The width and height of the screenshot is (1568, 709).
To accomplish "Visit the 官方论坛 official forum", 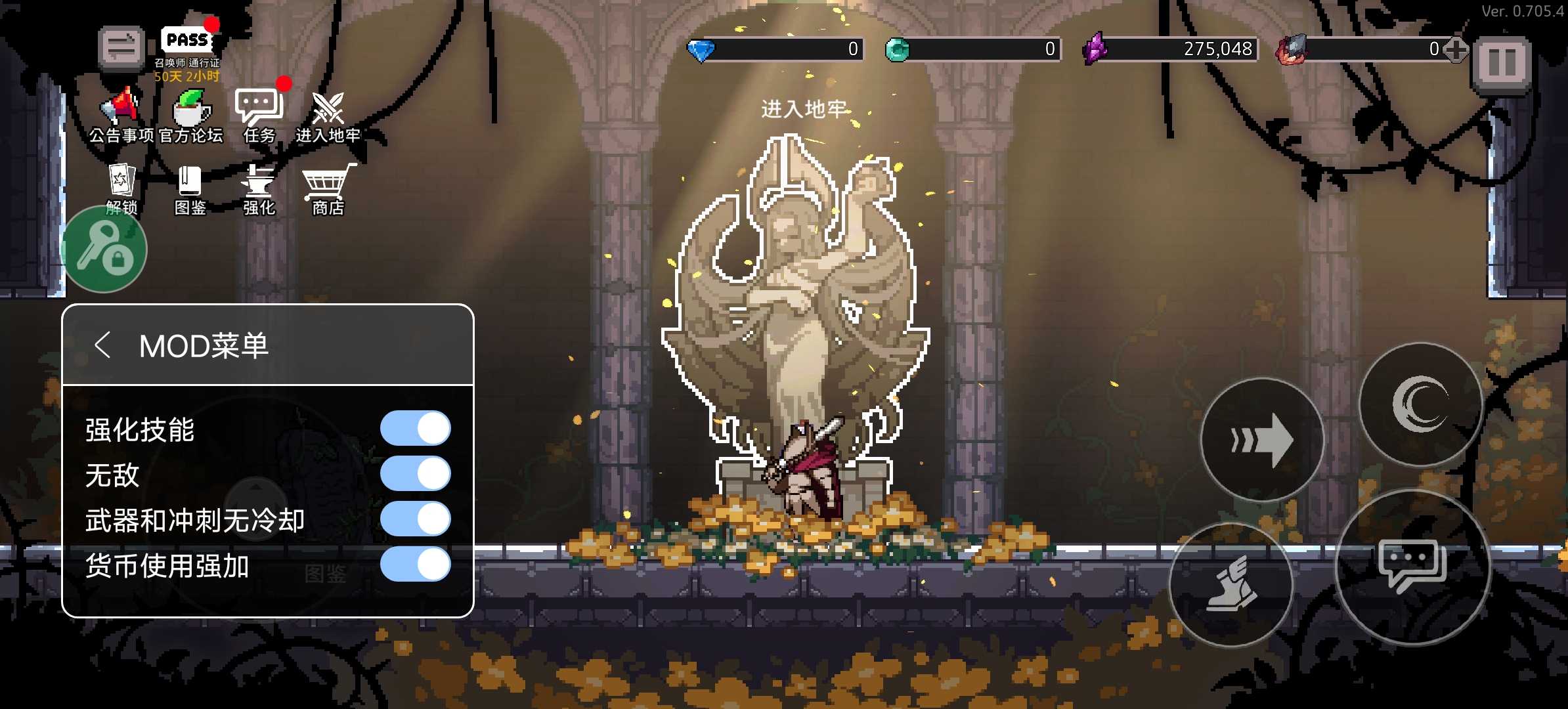I will [x=191, y=110].
